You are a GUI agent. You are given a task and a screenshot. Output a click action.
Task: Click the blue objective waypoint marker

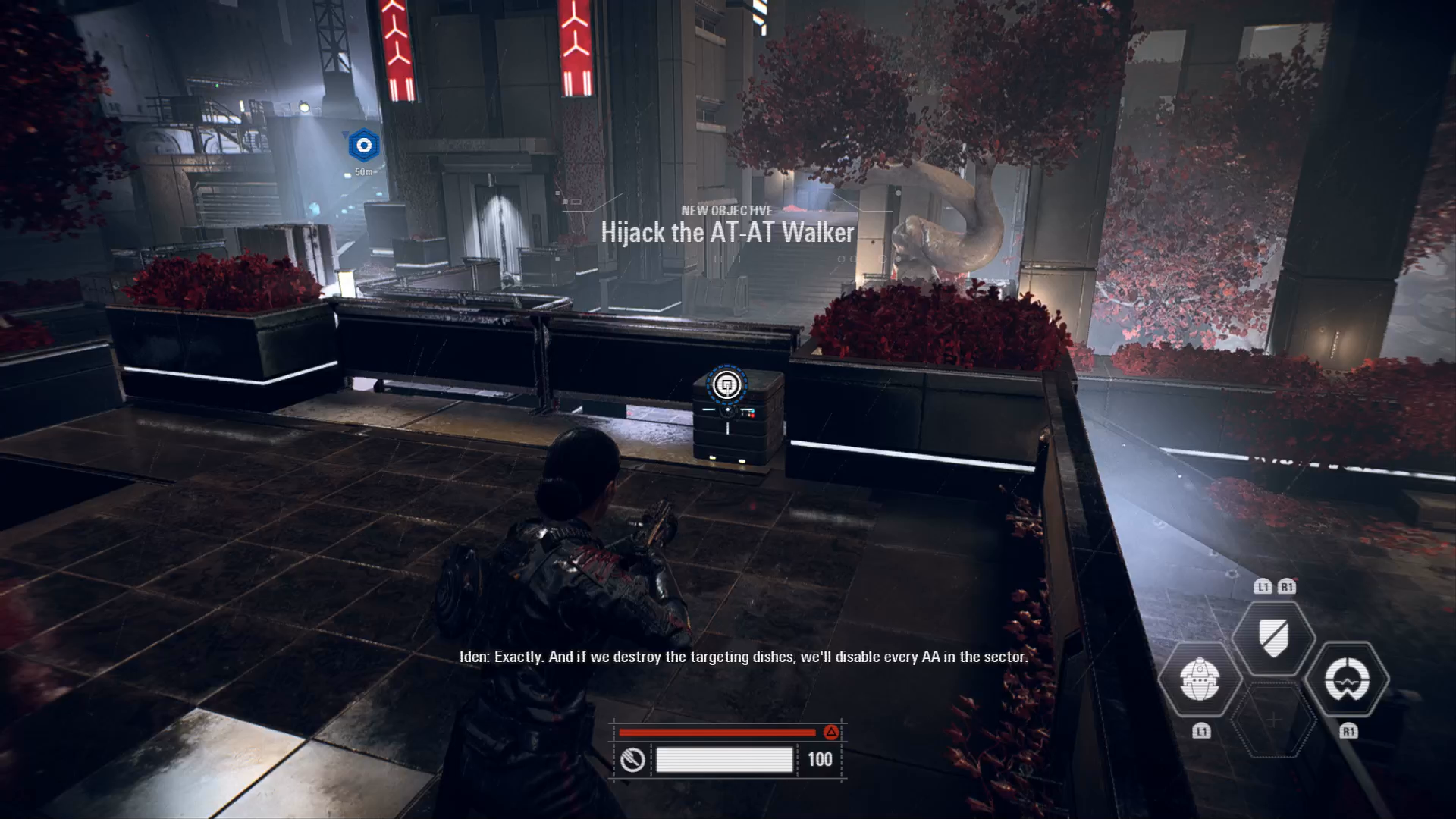363,146
